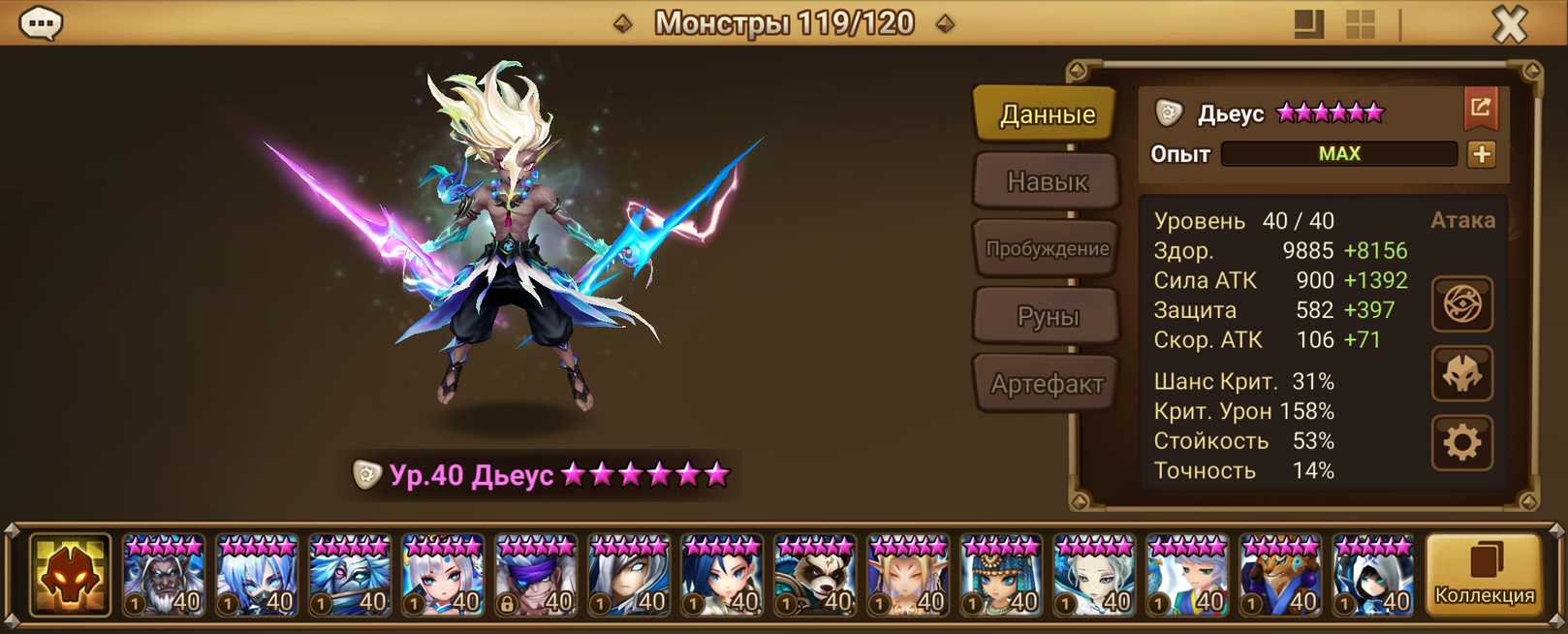This screenshot has width=1568, height=634.
Task: Switch to the Данные tab
Action: 1047,114
